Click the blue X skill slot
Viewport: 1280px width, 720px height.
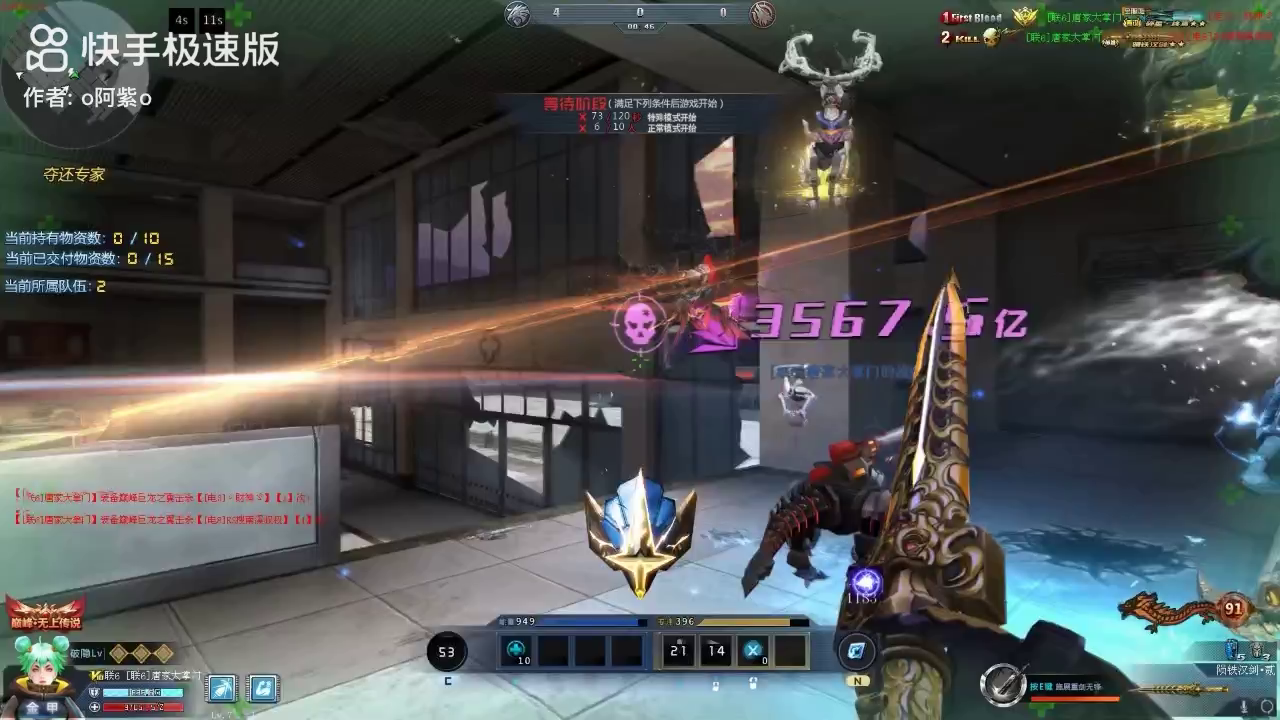(752, 650)
